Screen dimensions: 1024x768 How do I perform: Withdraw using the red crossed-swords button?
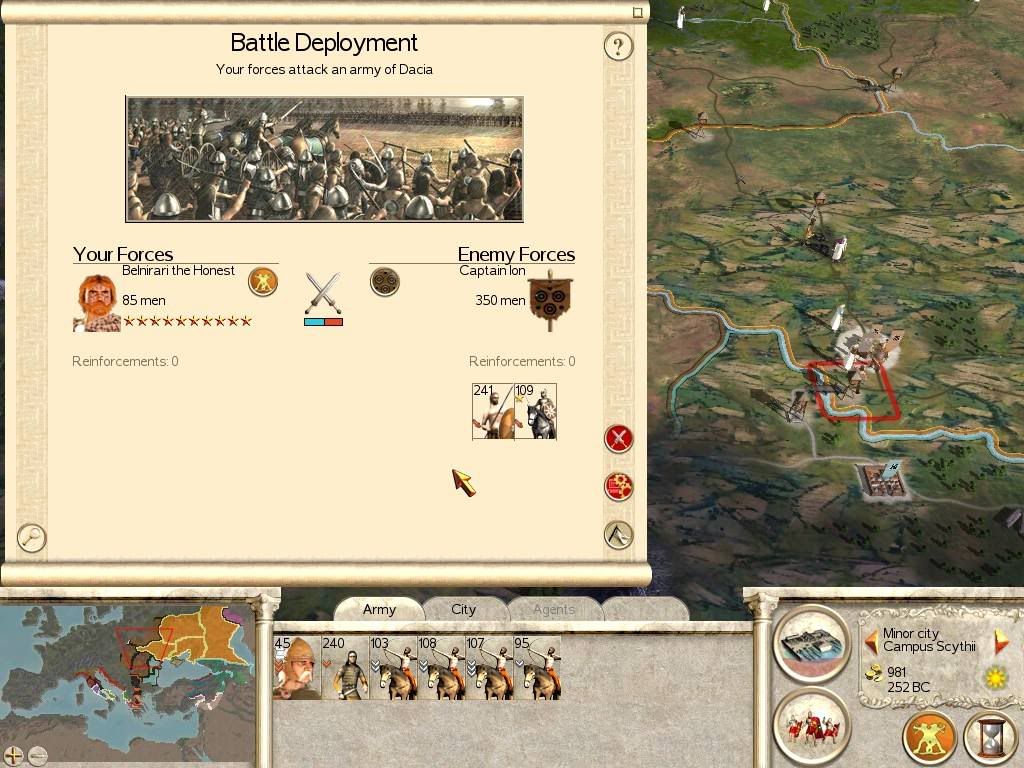click(x=619, y=438)
